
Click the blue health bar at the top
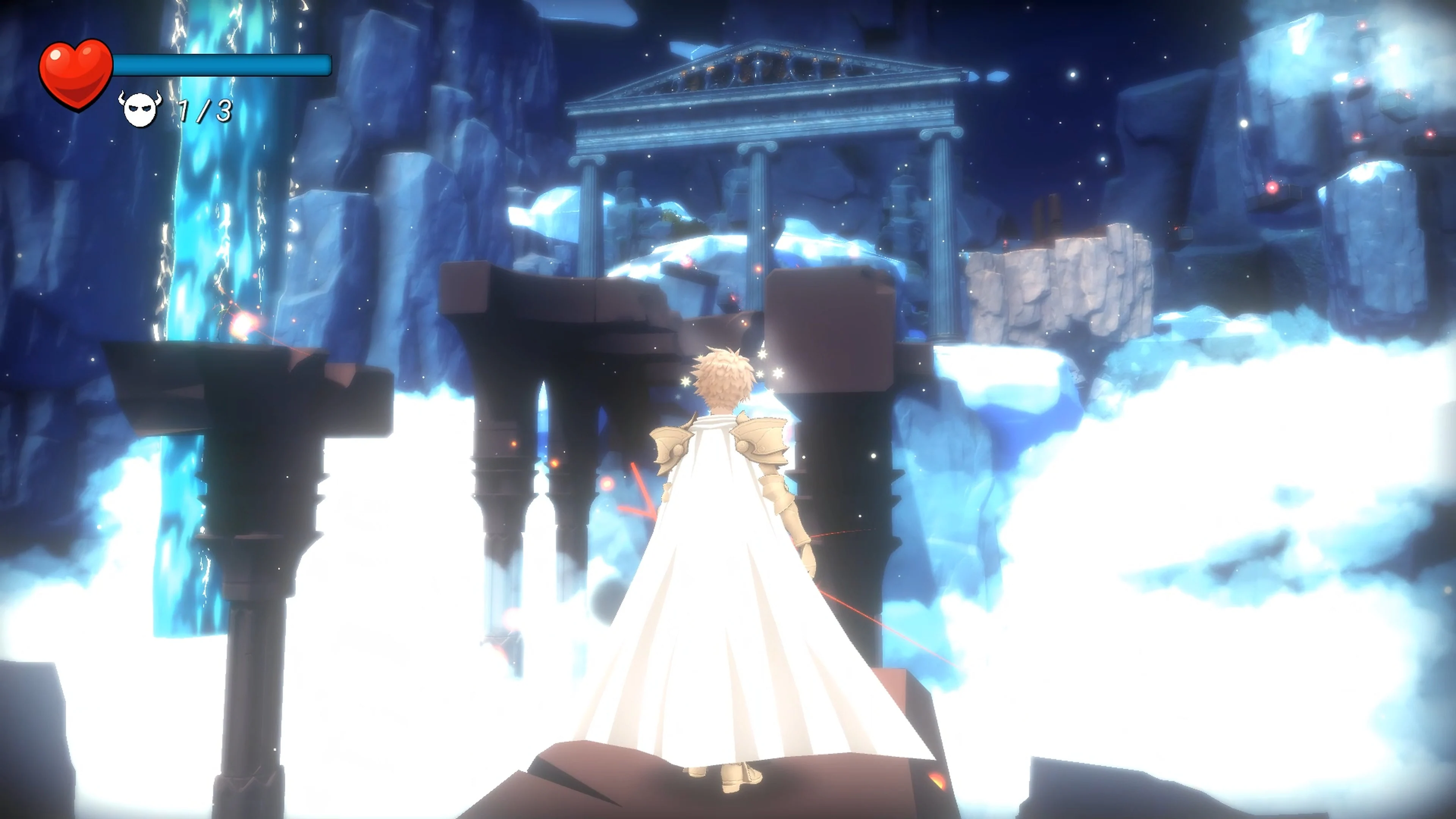click(220, 65)
